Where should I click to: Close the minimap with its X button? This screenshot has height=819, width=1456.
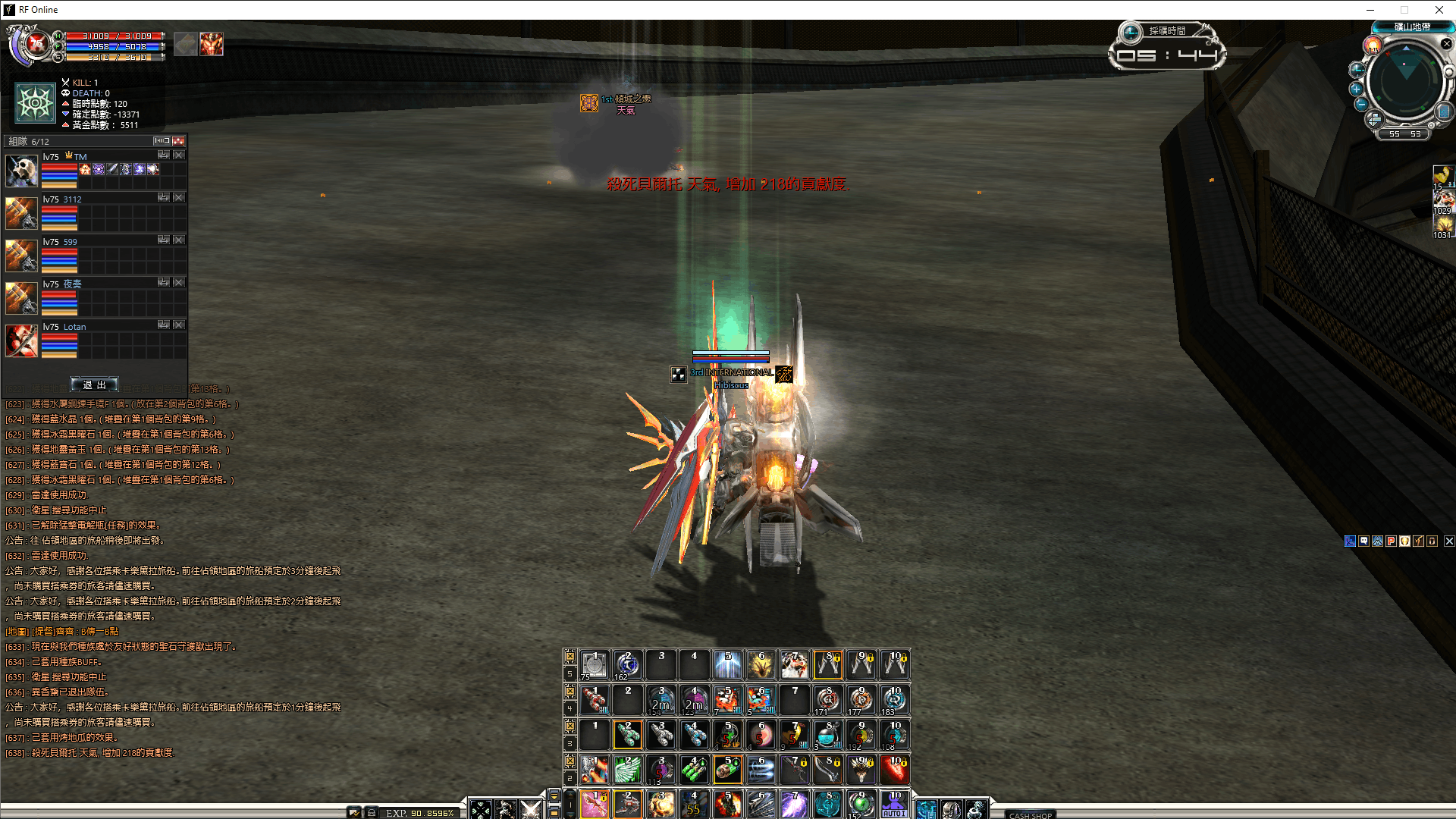click(x=1446, y=44)
